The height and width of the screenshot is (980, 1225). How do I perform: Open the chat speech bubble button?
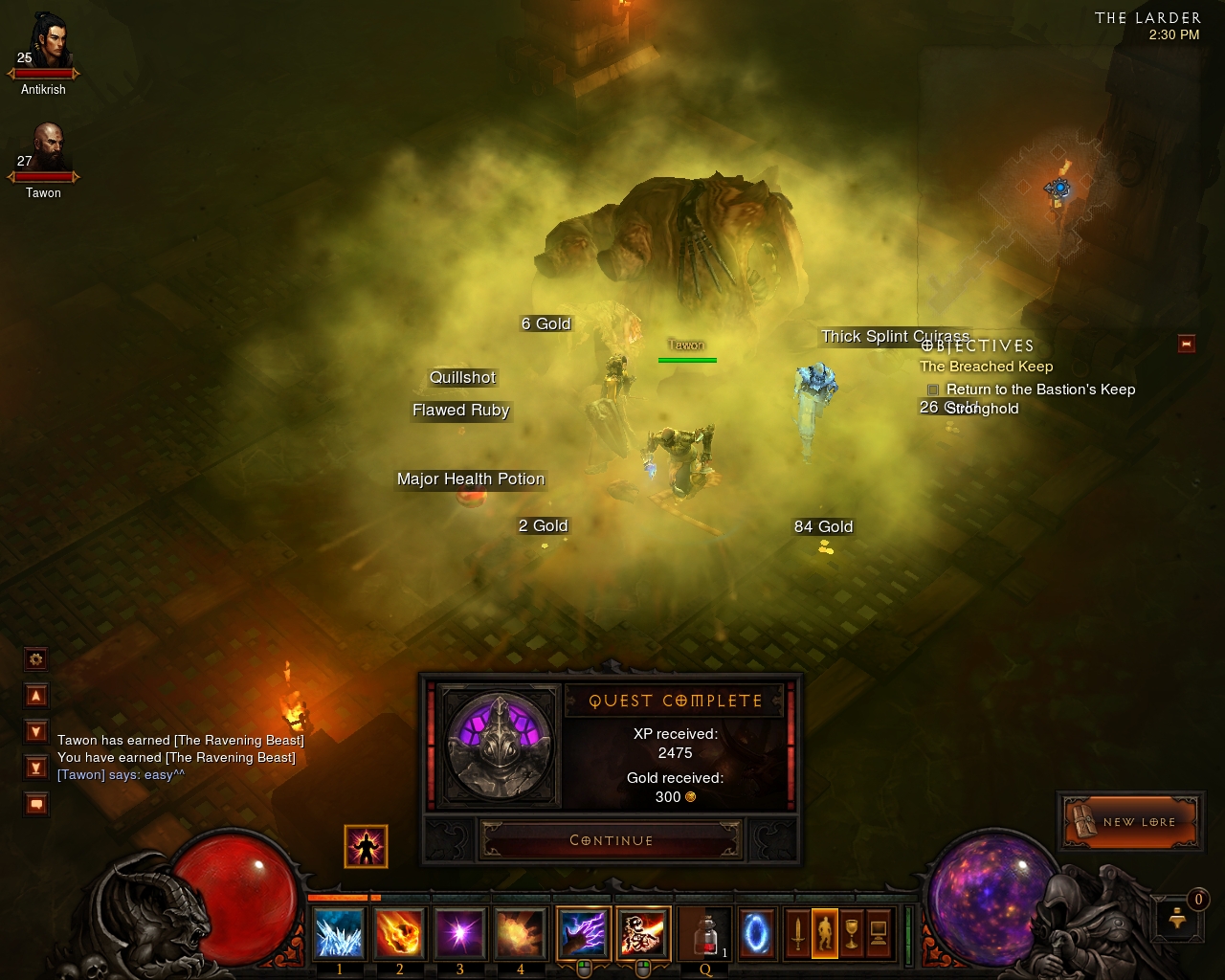[x=36, y=804]
